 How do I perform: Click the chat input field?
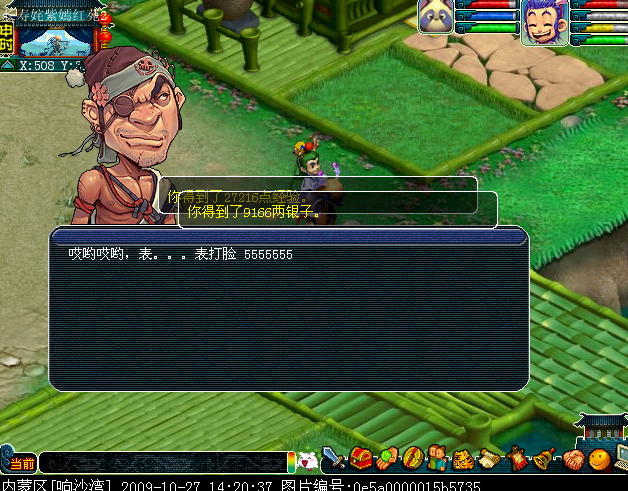pyautogui.click(x=165, y=462)
